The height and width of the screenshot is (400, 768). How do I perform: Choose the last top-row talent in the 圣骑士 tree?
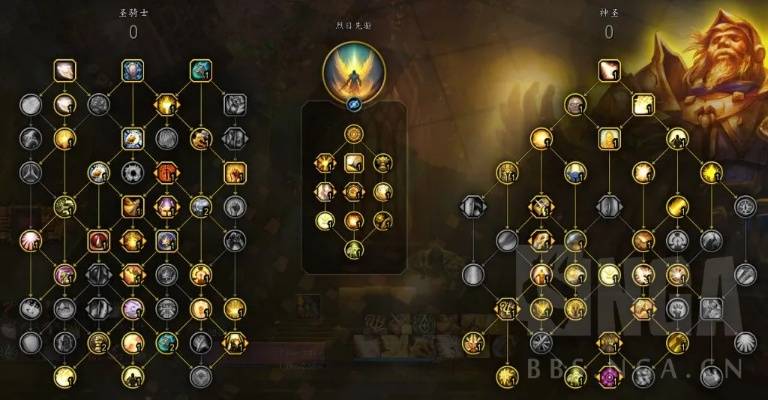click(200, 70)
